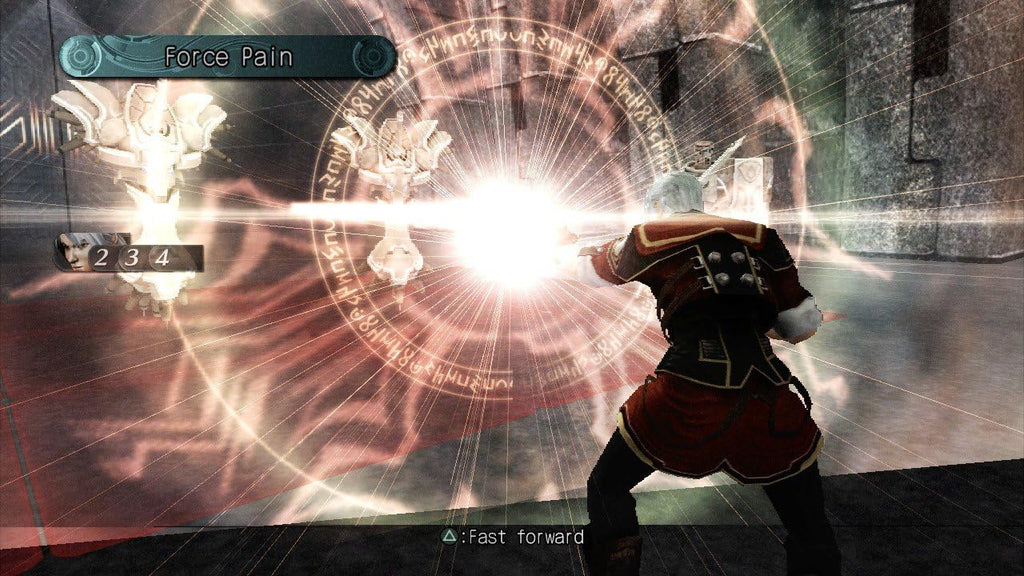Click the turn order token numbered 3
The image size is (1024, 576).
pyautogui.click(x=132, y=258)
